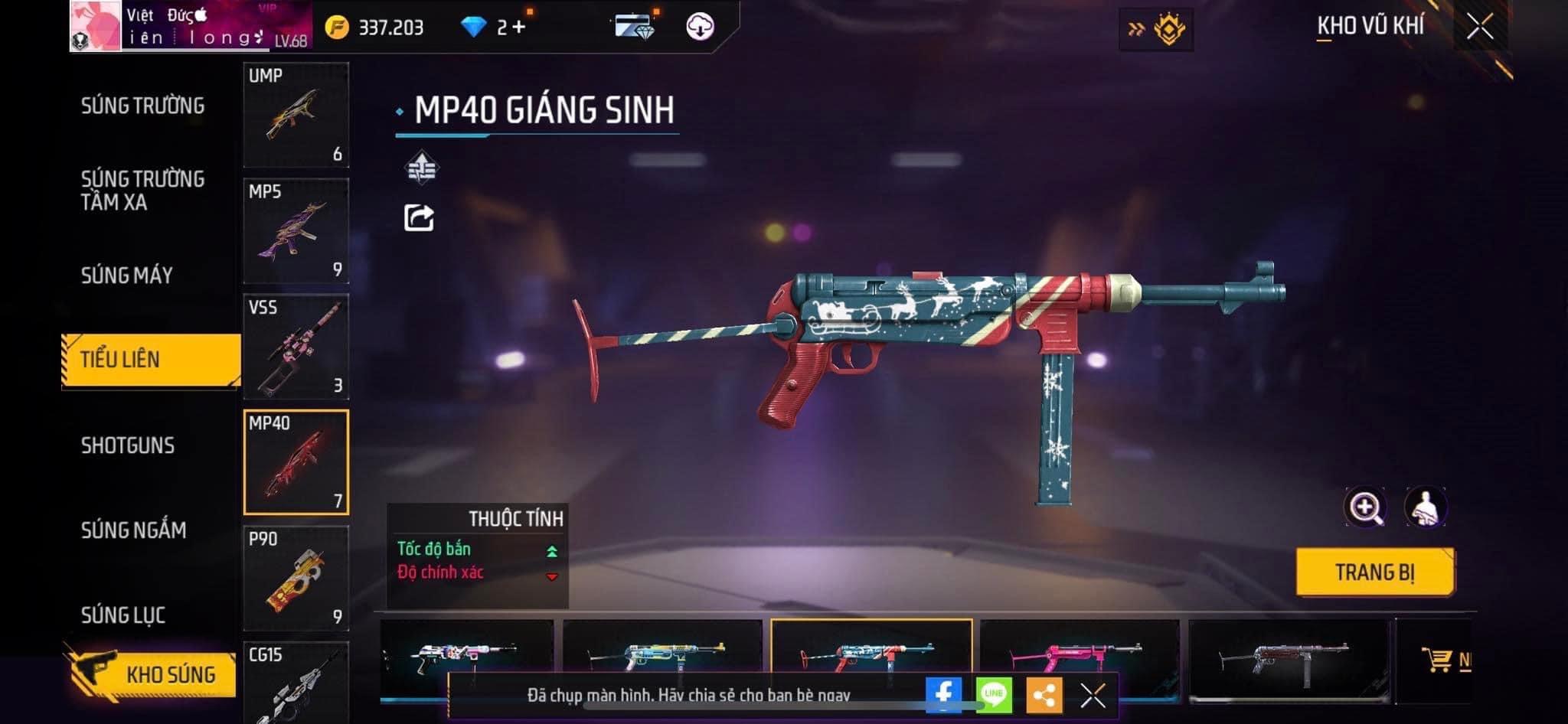Choose the VSS weapon tile
The width and height of the screenshot is (1568, 724).
296,347
